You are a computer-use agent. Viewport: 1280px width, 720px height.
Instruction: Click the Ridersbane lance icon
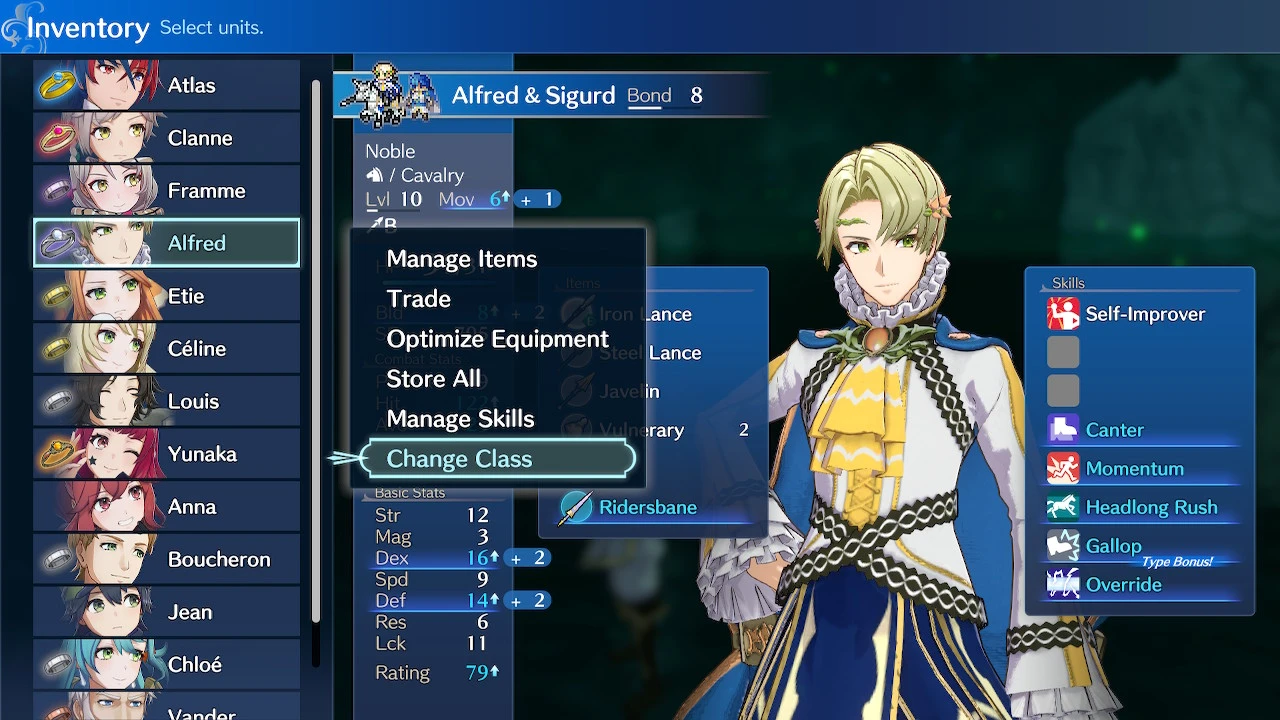pos(578,507)
